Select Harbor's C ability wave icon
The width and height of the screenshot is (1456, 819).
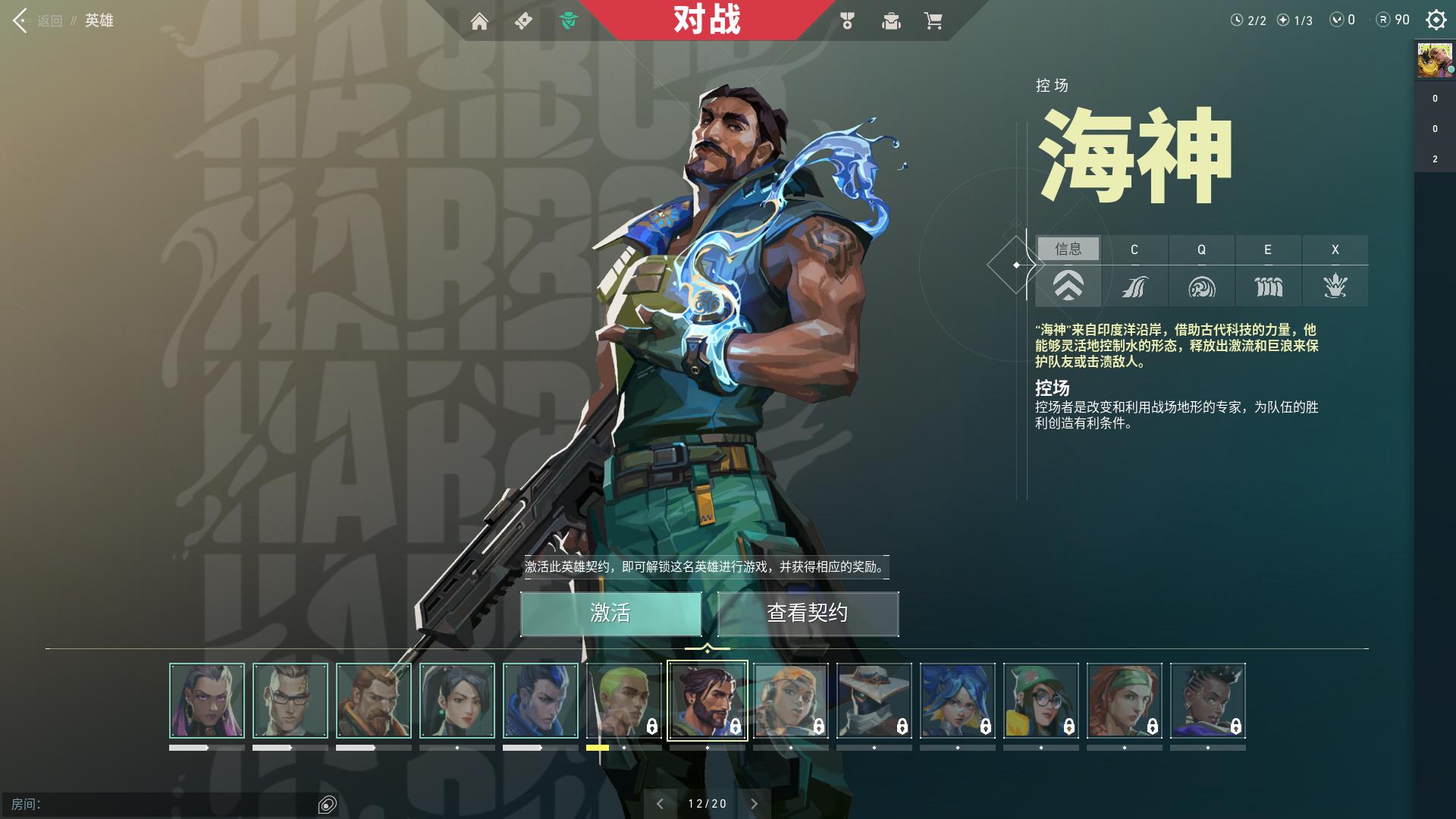[x=1134, y=286]
